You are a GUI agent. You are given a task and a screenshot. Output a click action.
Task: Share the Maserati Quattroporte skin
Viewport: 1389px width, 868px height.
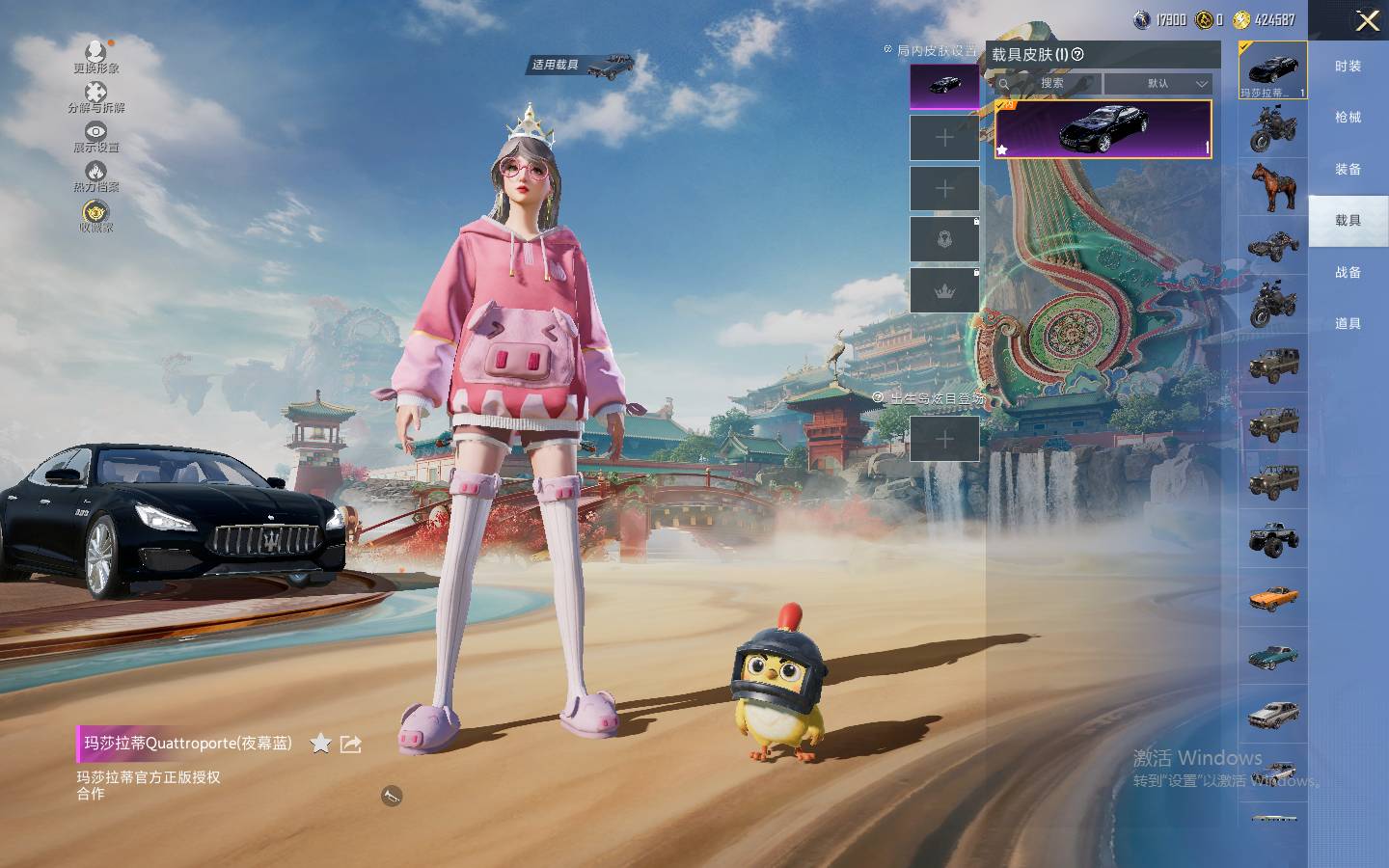pyautogui.click(x=351, y=744)
